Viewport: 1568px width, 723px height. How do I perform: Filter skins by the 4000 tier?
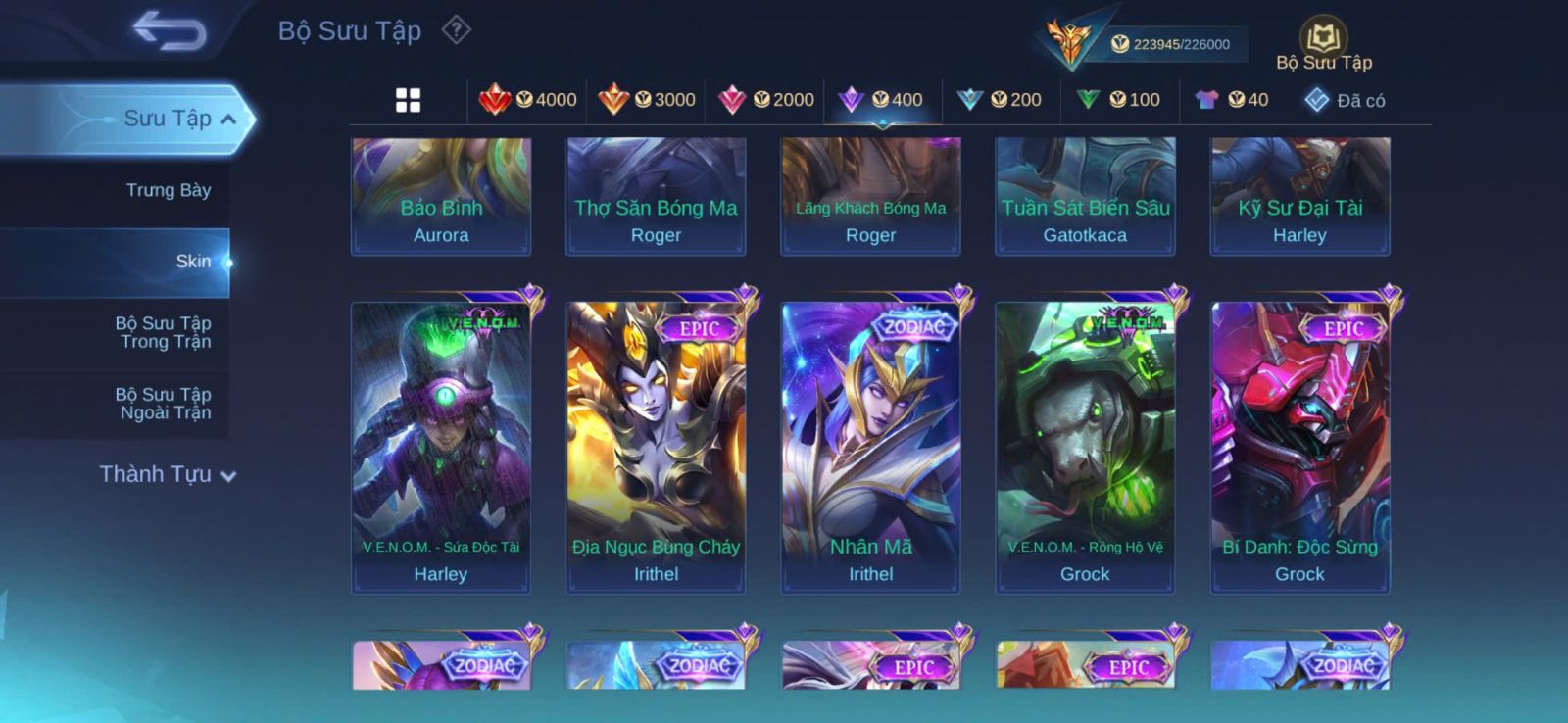[x=529, y=100]
